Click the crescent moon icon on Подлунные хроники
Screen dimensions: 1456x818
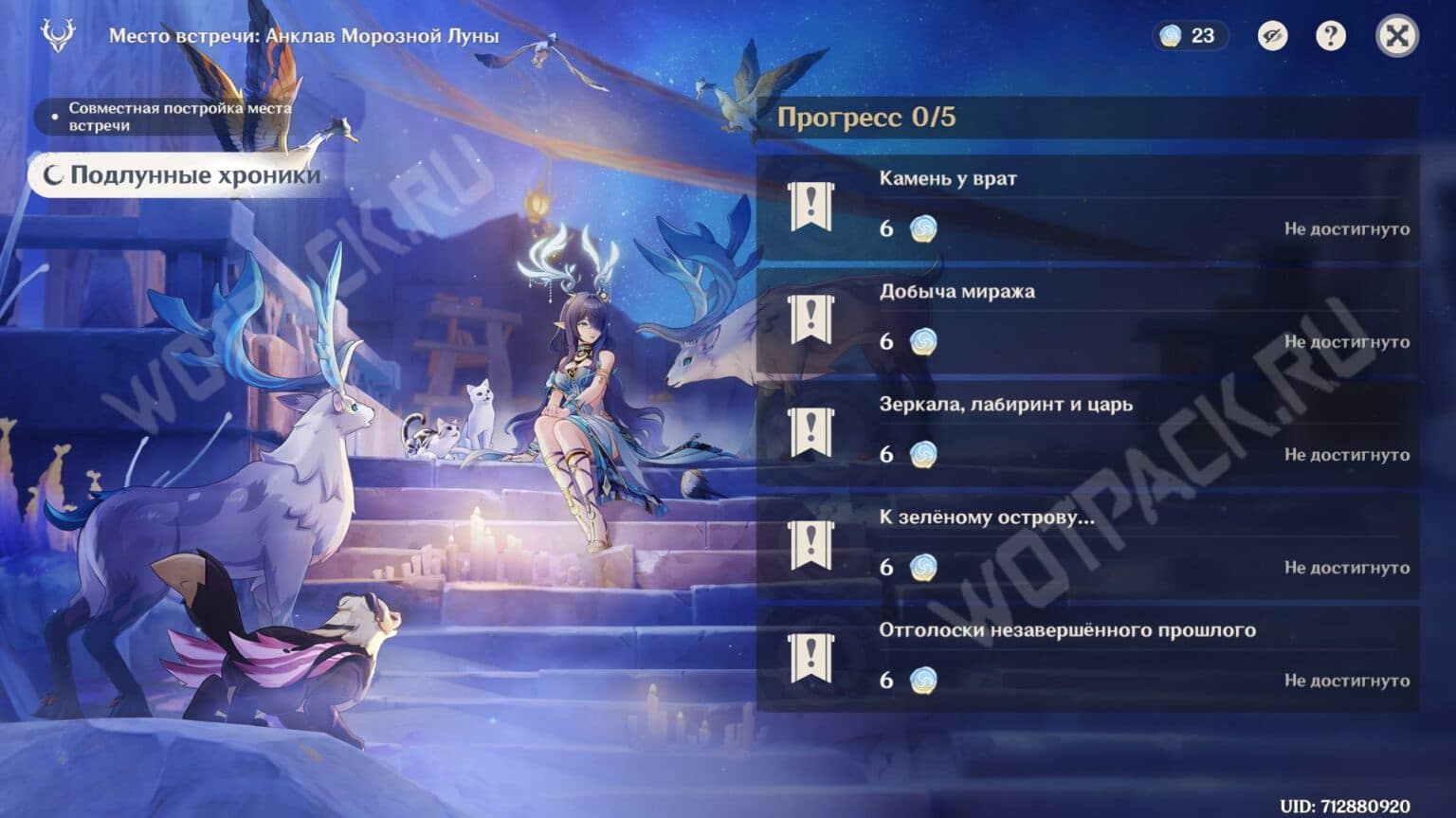pyautogui.click(x=56, y=174)
